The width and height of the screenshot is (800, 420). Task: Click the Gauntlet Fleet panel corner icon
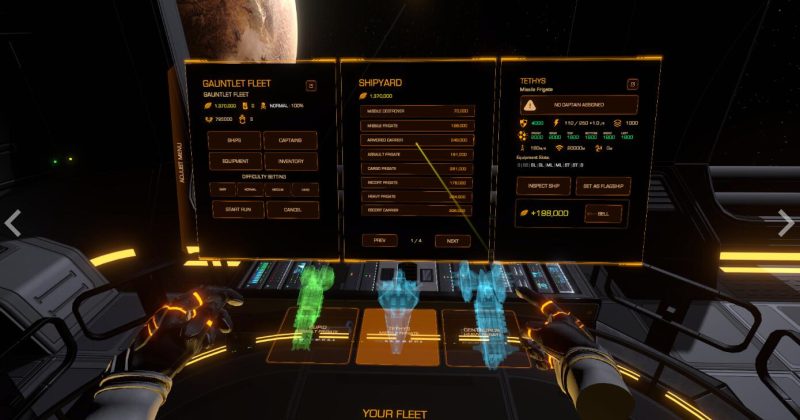click(310, 86)
